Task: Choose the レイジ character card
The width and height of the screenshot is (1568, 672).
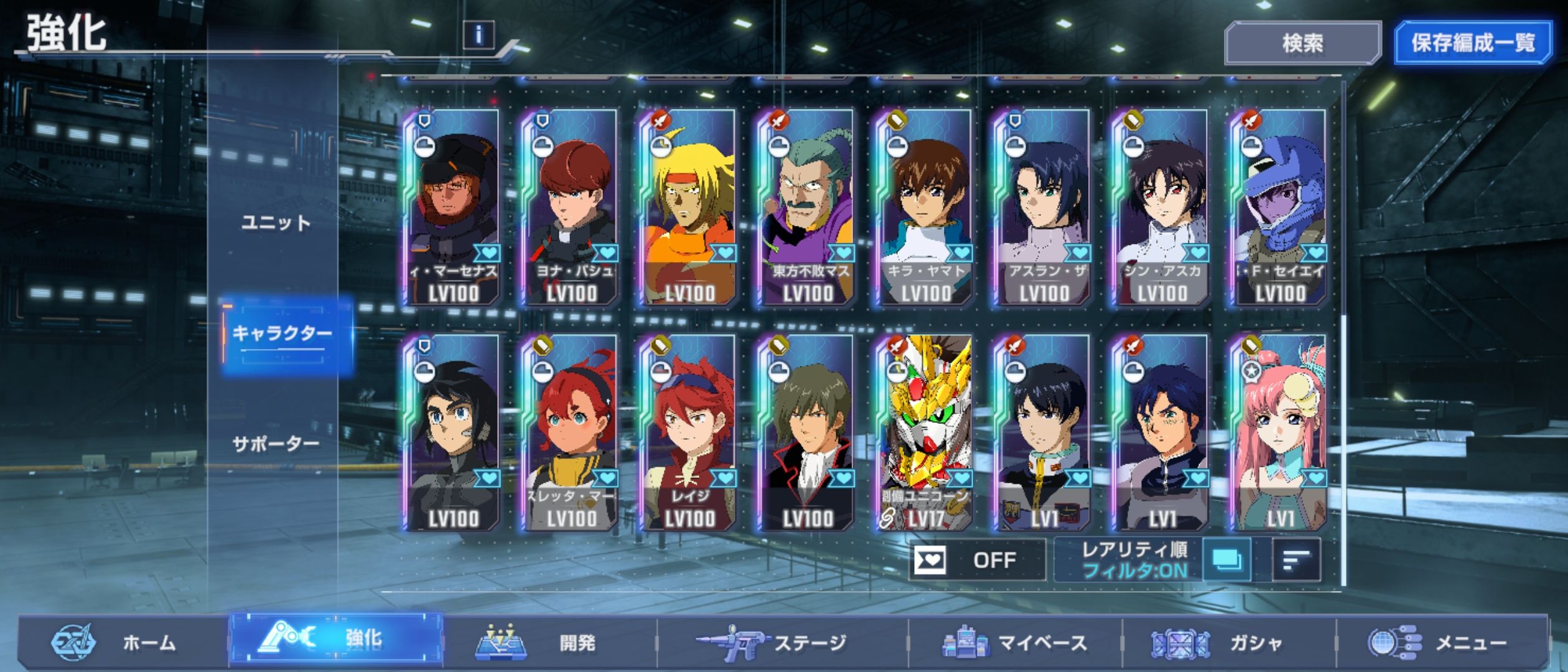Action: (688, 432)
